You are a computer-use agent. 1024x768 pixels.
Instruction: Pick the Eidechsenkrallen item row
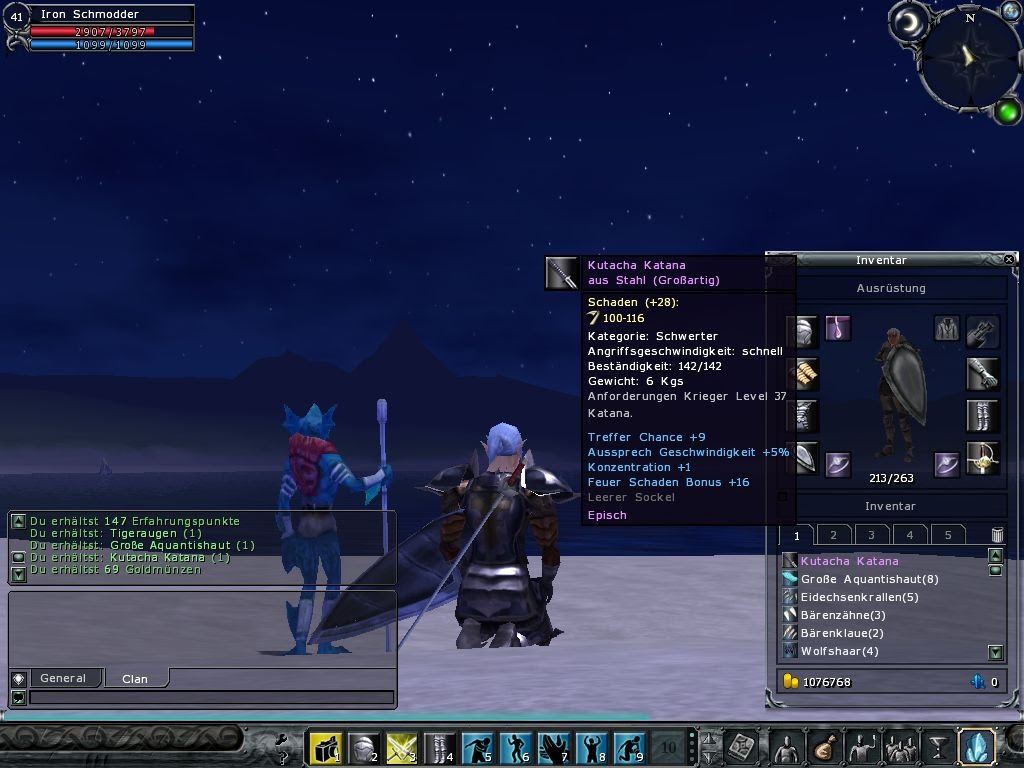click(859, 597)
